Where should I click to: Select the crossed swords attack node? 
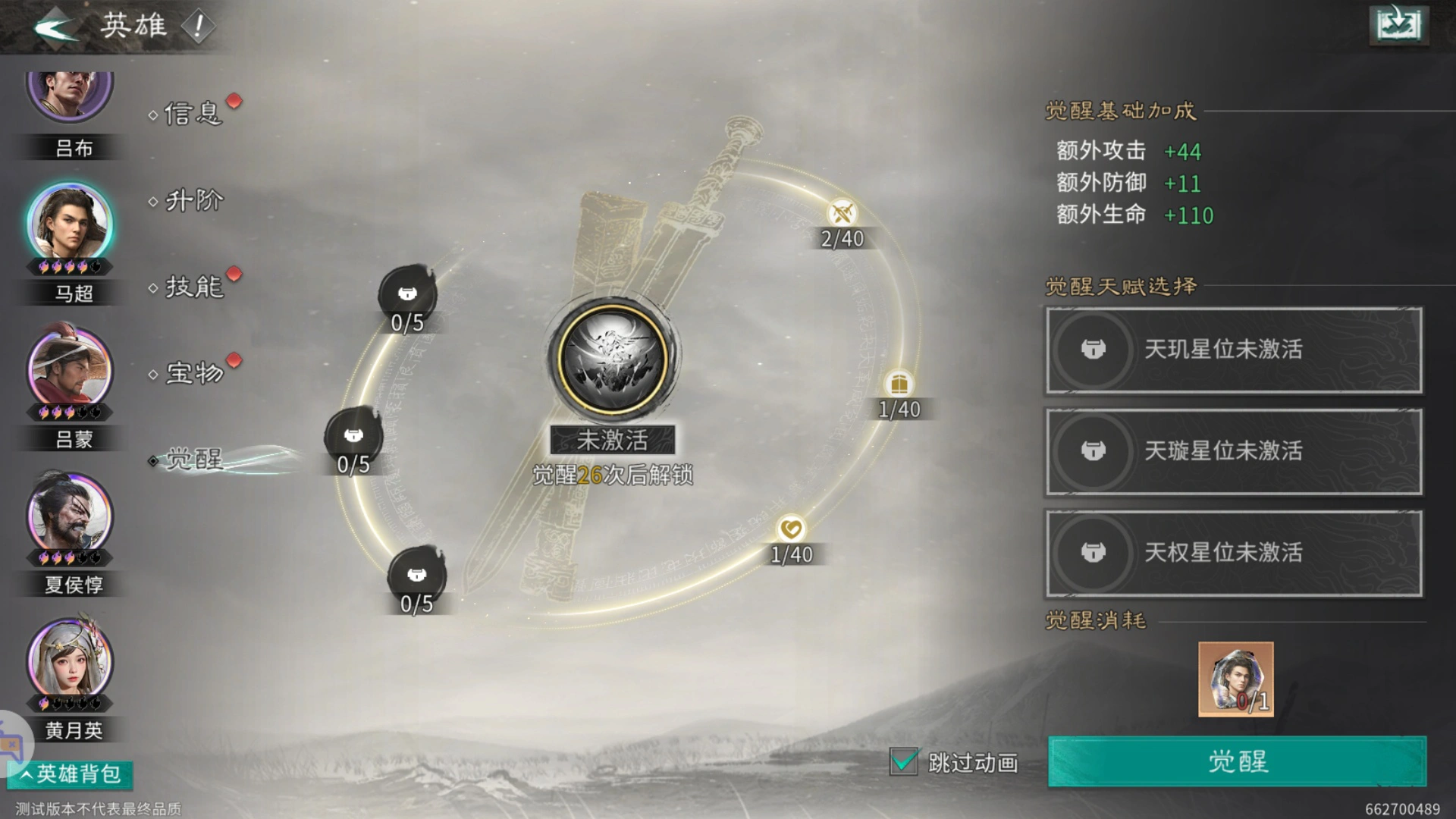[x=842, y=214]
